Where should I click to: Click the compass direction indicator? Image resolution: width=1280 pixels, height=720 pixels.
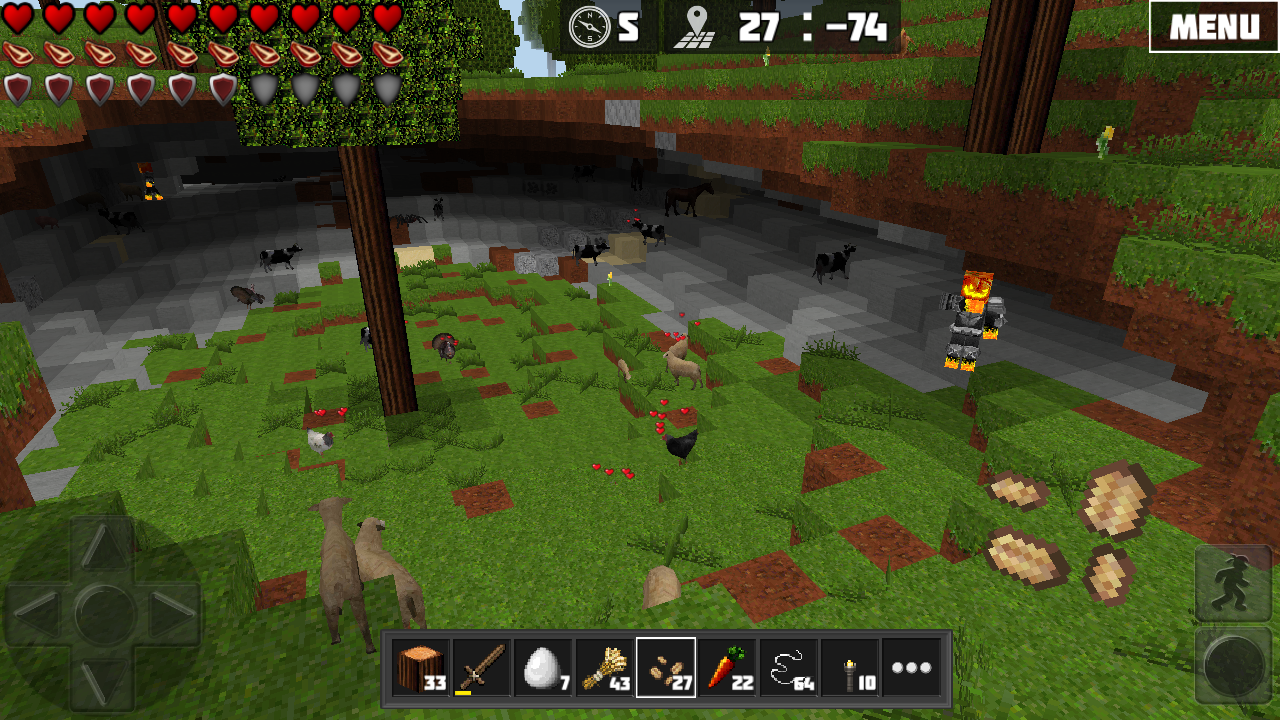click(590, 27)
